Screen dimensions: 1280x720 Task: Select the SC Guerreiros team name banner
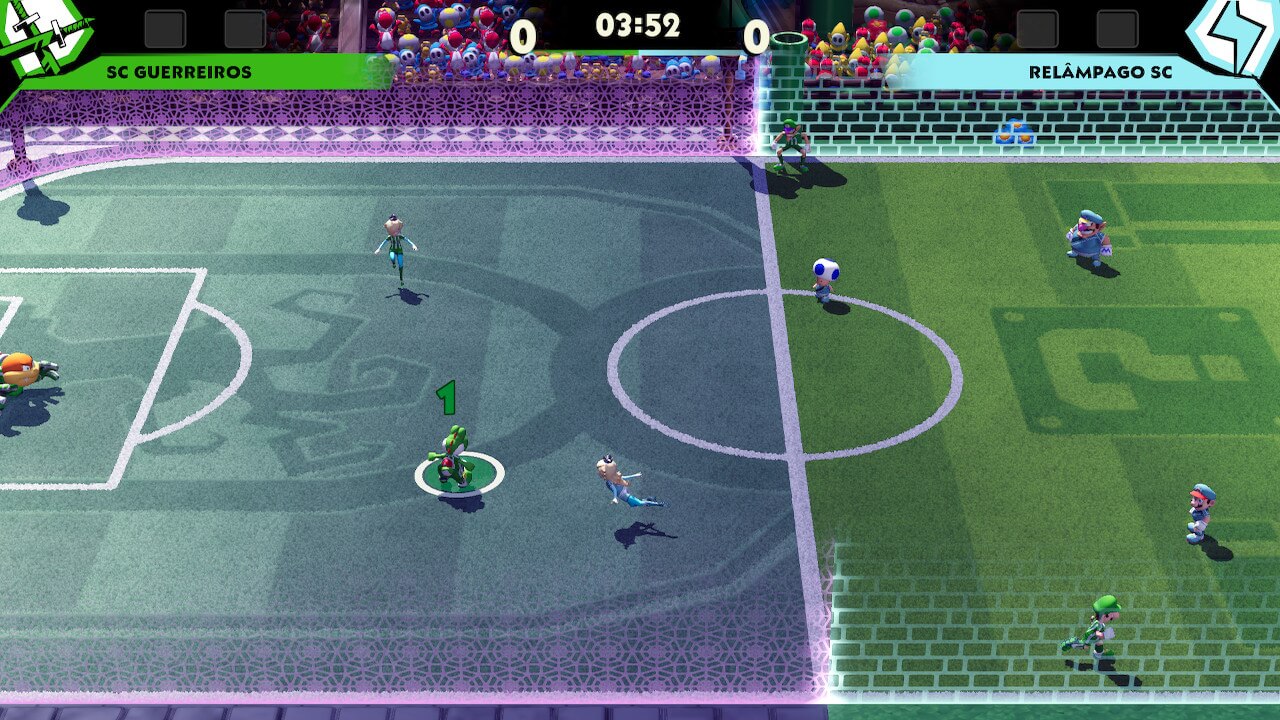180,72
